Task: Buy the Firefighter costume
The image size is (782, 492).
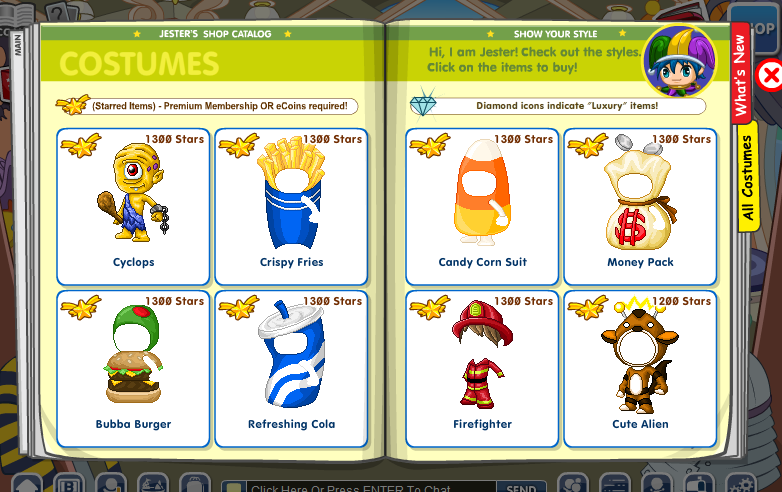Action: (482, 367)
